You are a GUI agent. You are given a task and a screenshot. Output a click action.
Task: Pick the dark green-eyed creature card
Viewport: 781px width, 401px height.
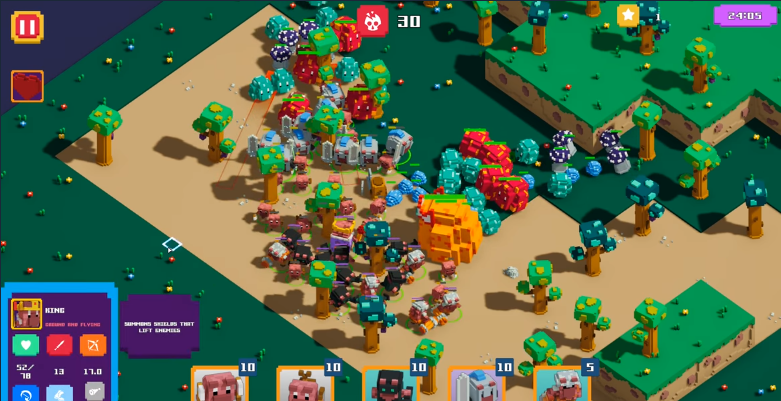[x=390, y=386]
